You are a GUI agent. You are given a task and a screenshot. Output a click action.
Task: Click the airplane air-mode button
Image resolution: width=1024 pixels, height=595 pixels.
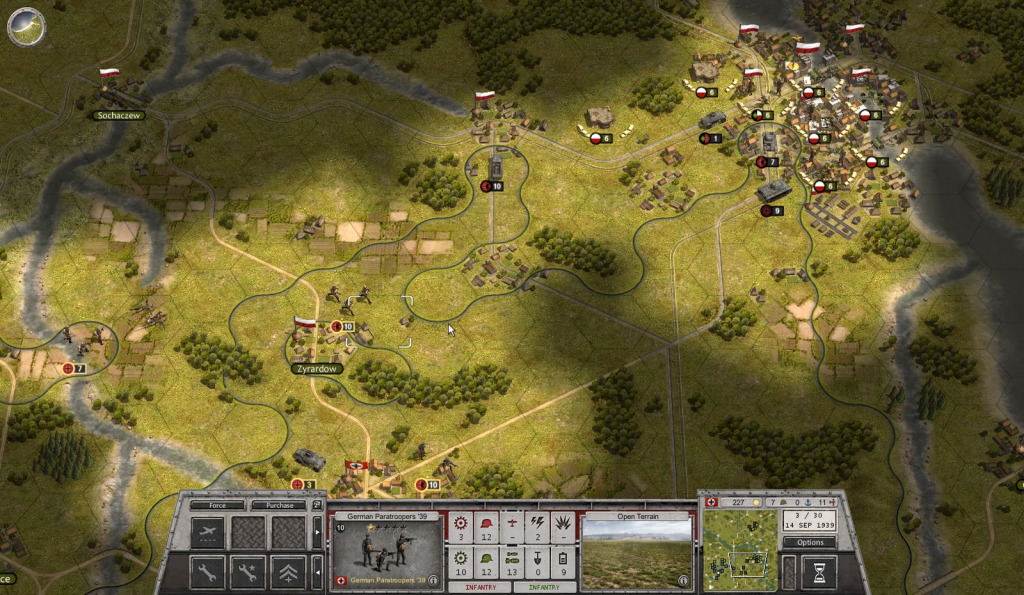(x=208, y=532)
